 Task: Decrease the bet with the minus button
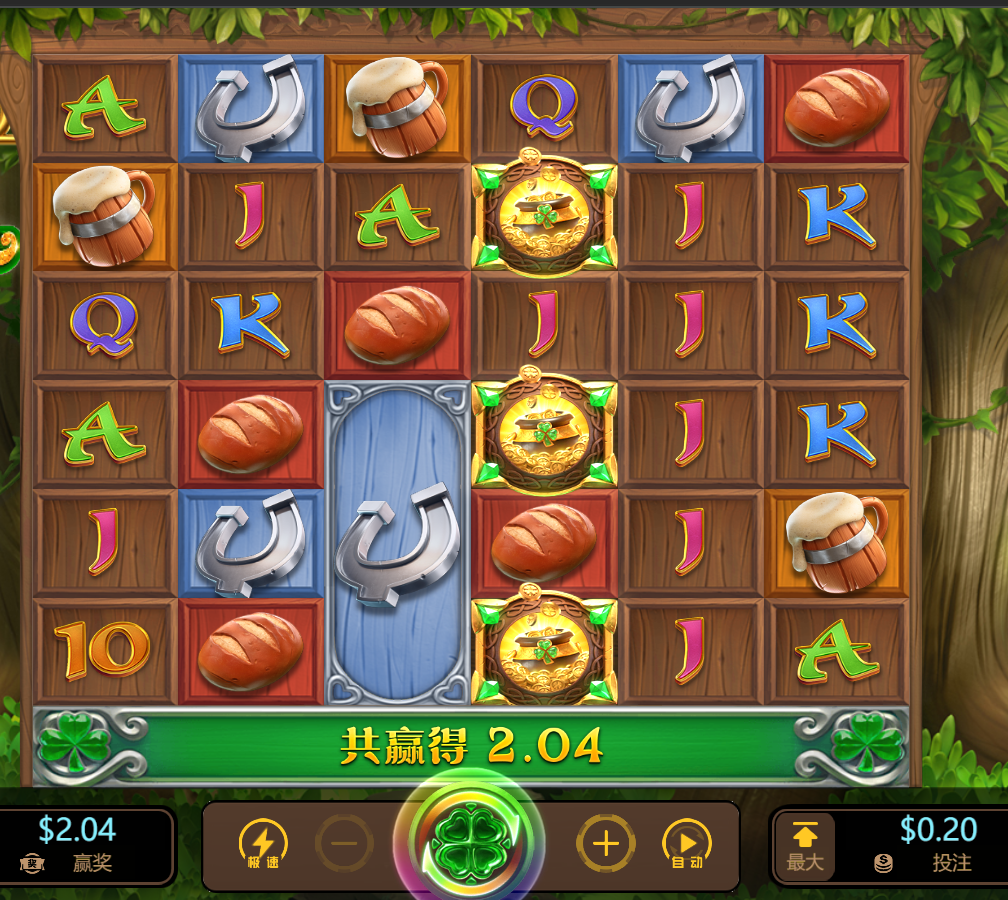point(344,845)
